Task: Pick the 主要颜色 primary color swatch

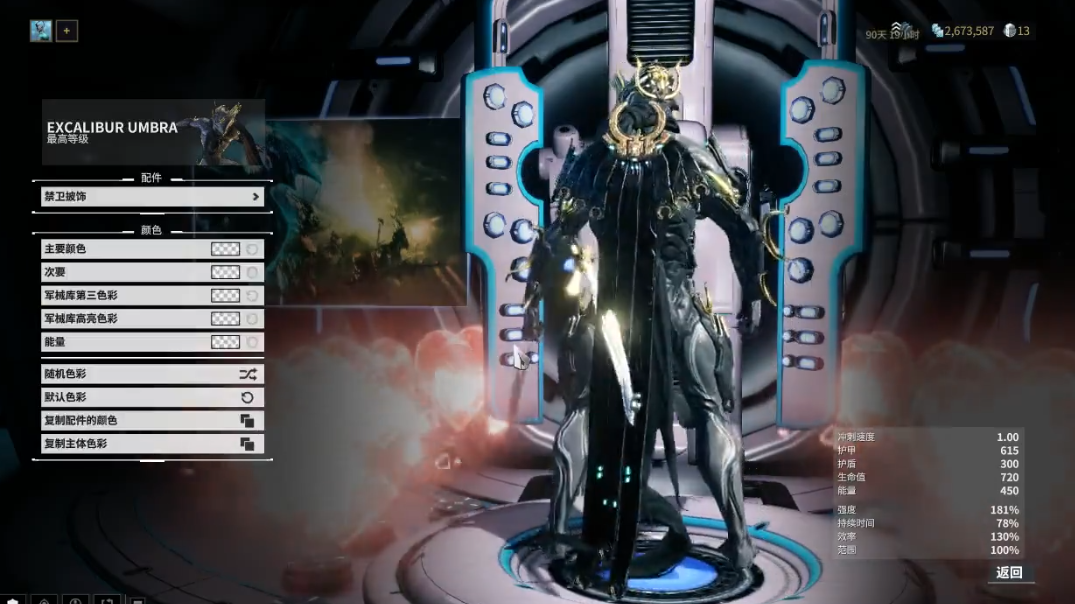Action: pos(225,249)
